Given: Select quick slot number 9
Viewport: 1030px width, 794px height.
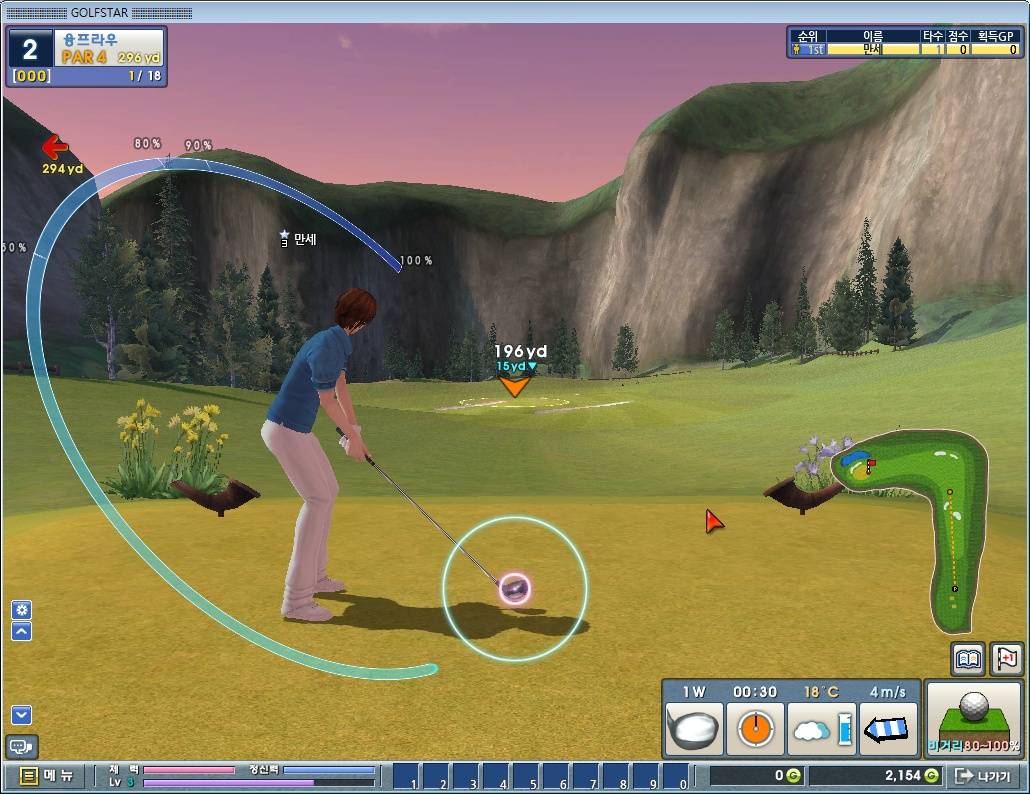Looking at the screenshot, I should tap(647, 776).
